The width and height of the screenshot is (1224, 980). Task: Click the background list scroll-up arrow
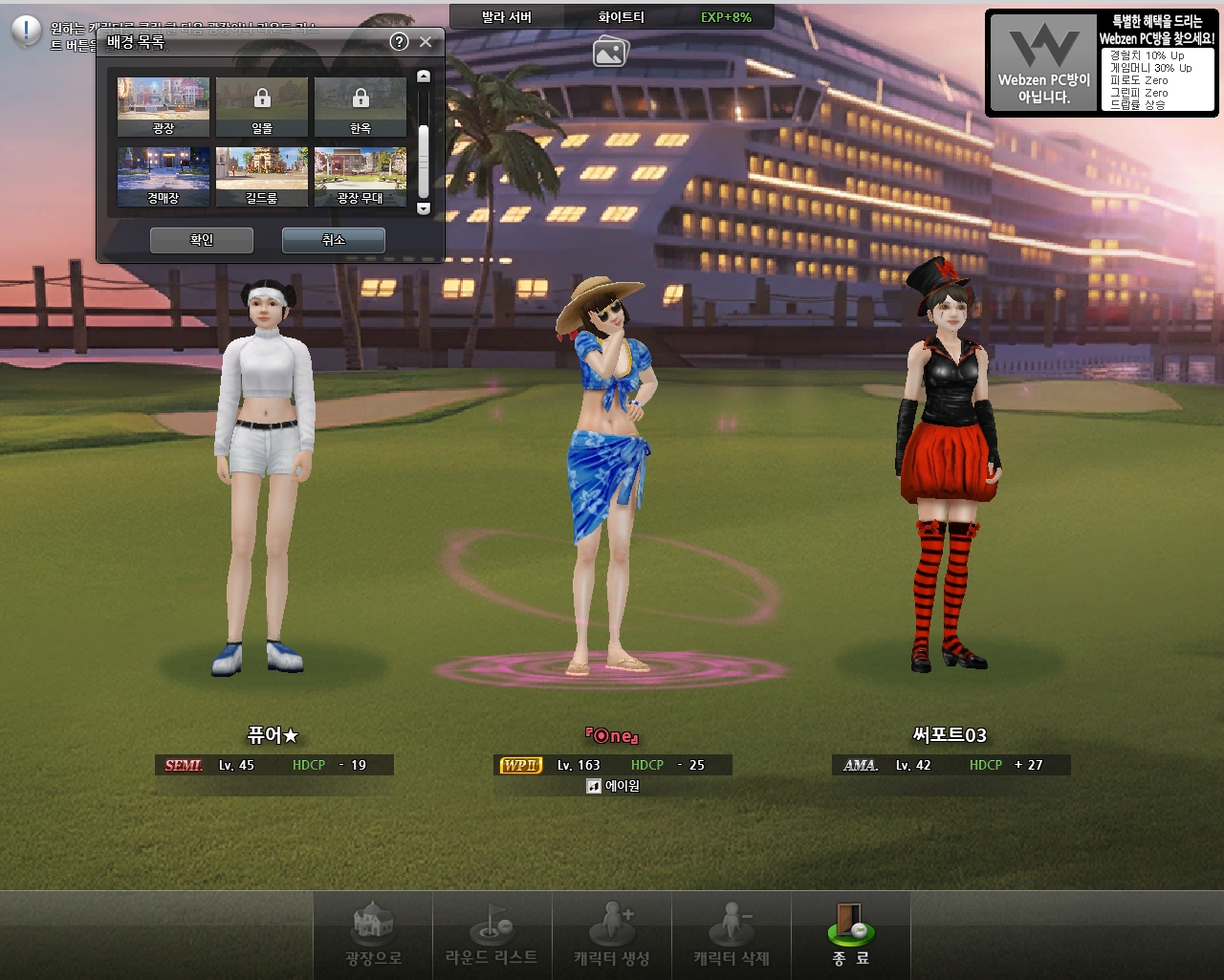click(424, 76)
